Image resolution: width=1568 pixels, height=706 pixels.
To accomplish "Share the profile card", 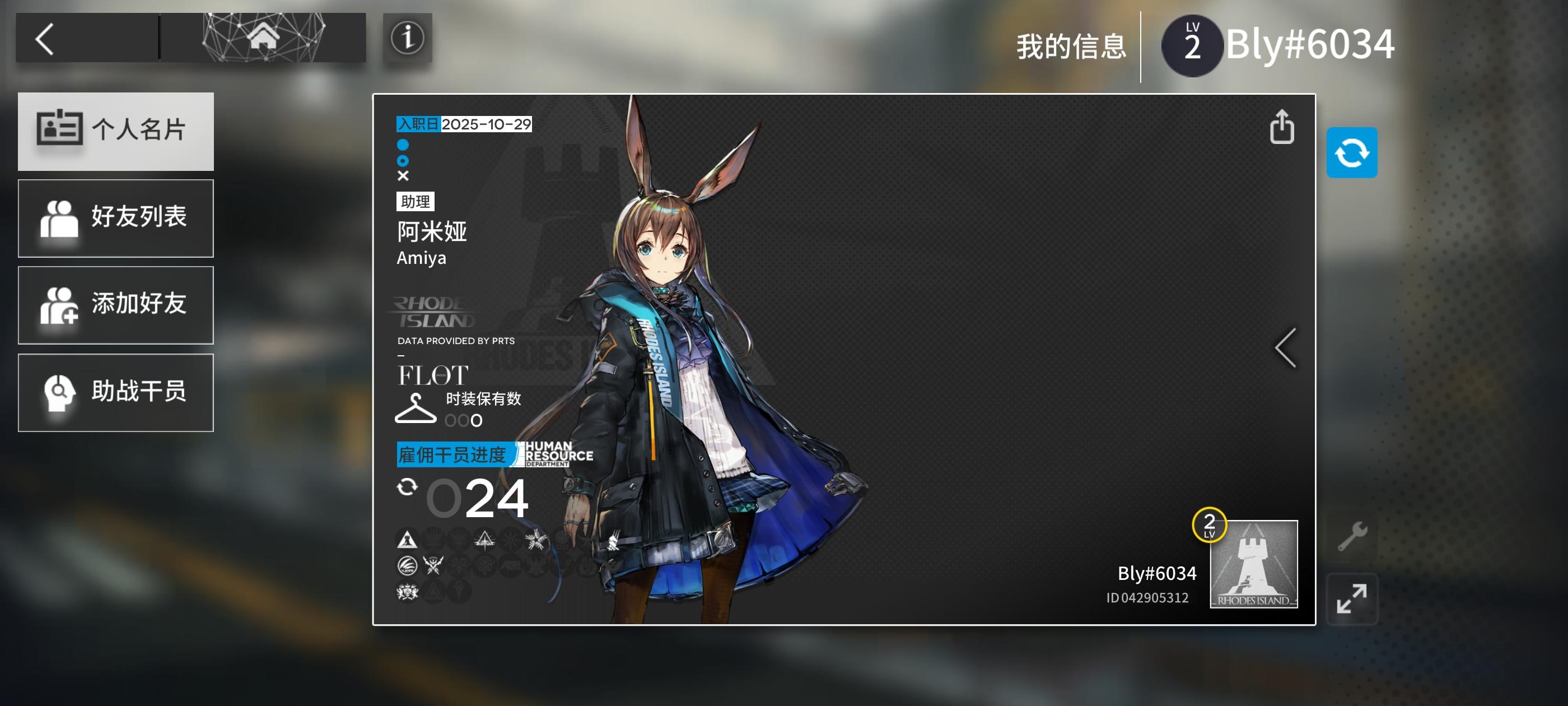I will 1281,127.
